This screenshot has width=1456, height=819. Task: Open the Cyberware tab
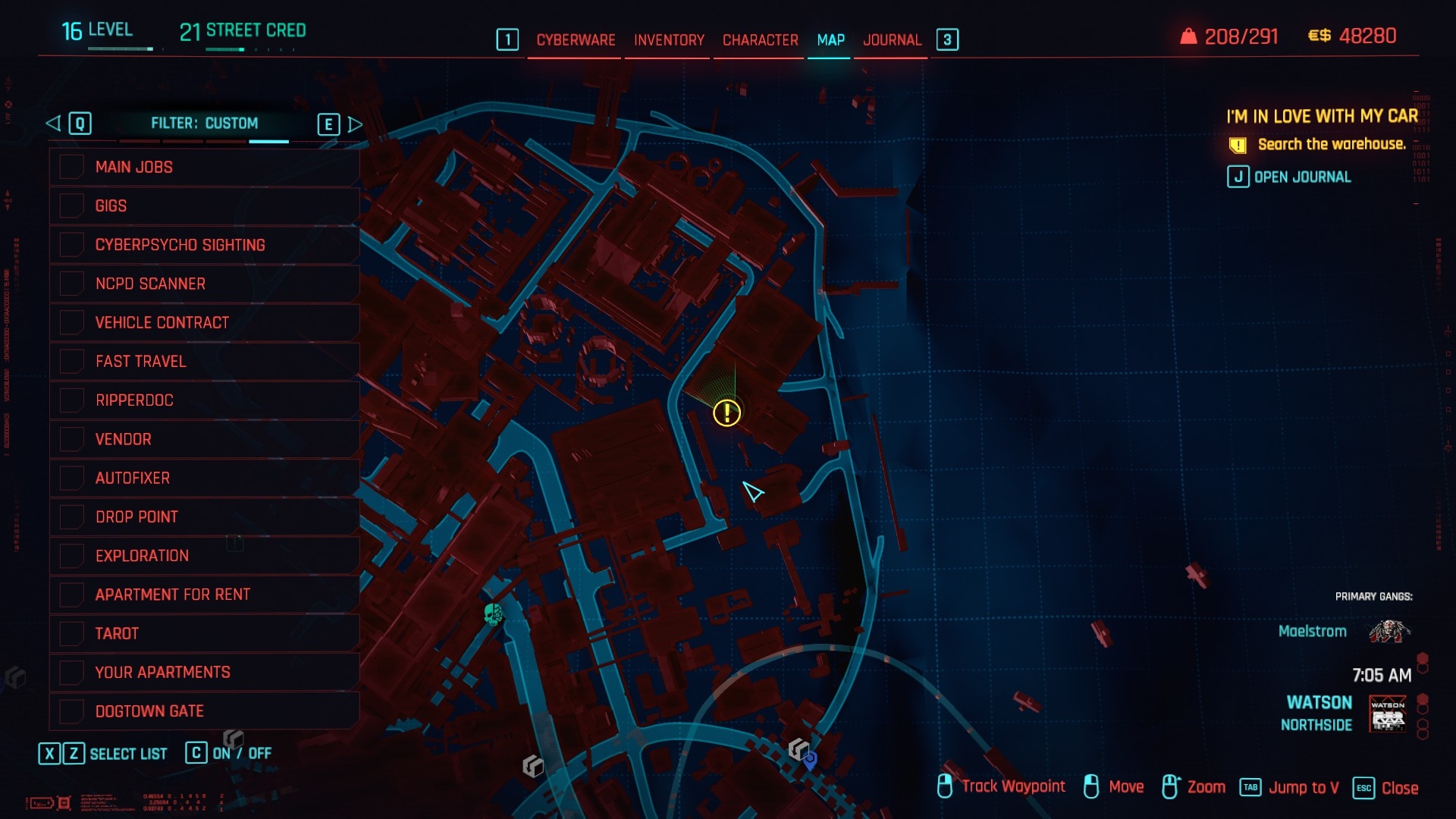[x=576, y=40]
